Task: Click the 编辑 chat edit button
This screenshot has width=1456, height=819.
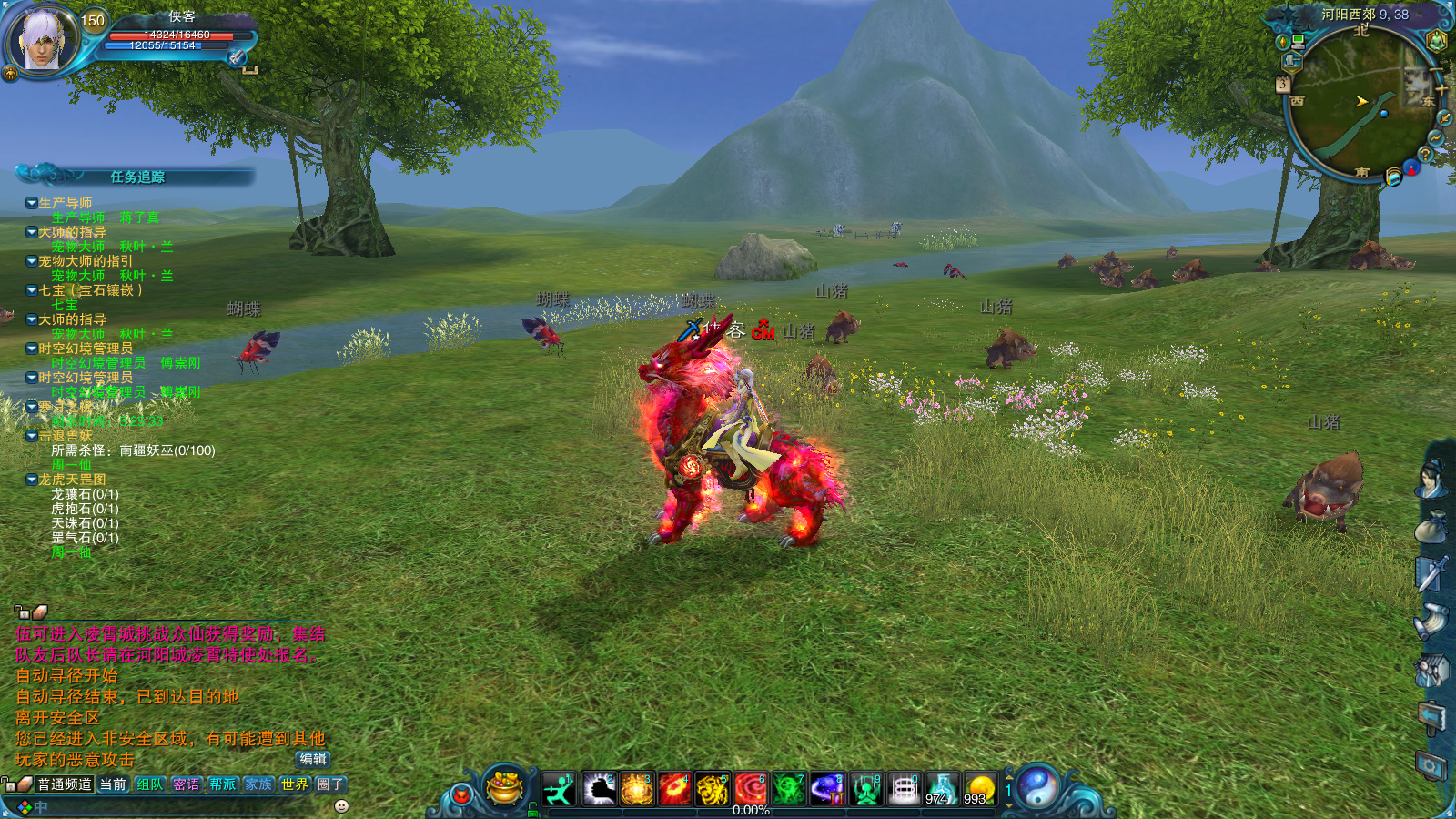Action: pos(312,759)
